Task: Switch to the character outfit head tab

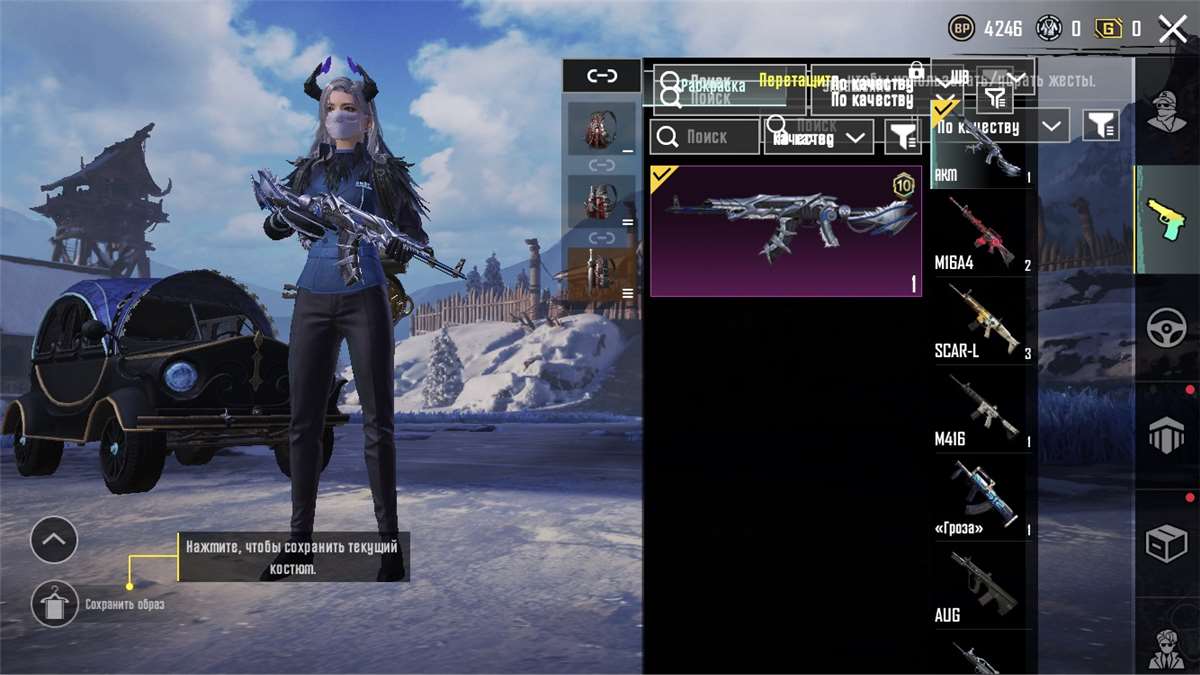Action: point(1167,111)
